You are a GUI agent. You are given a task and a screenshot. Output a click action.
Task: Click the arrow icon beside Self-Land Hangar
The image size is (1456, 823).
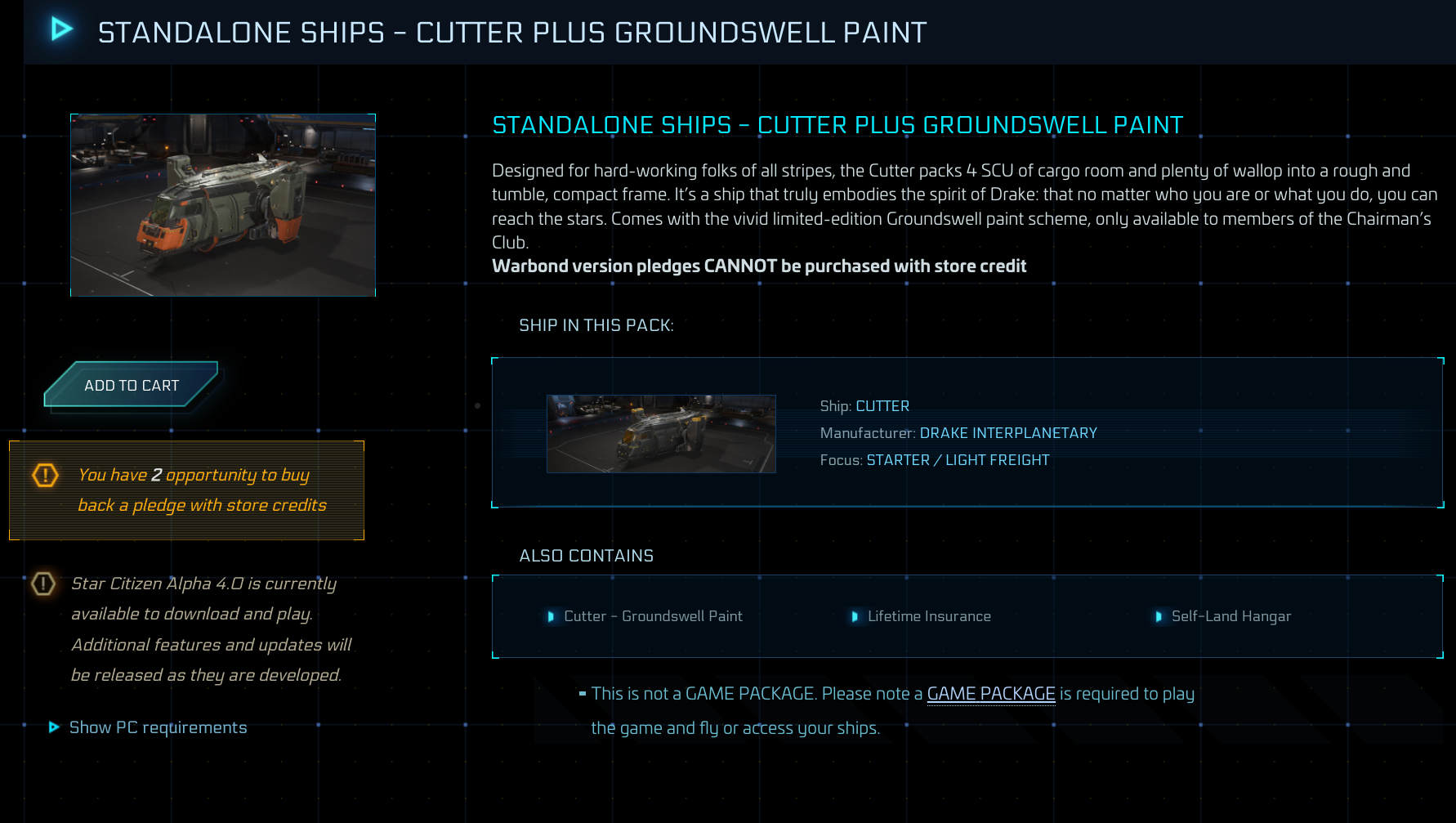(x=1158, y=617)
